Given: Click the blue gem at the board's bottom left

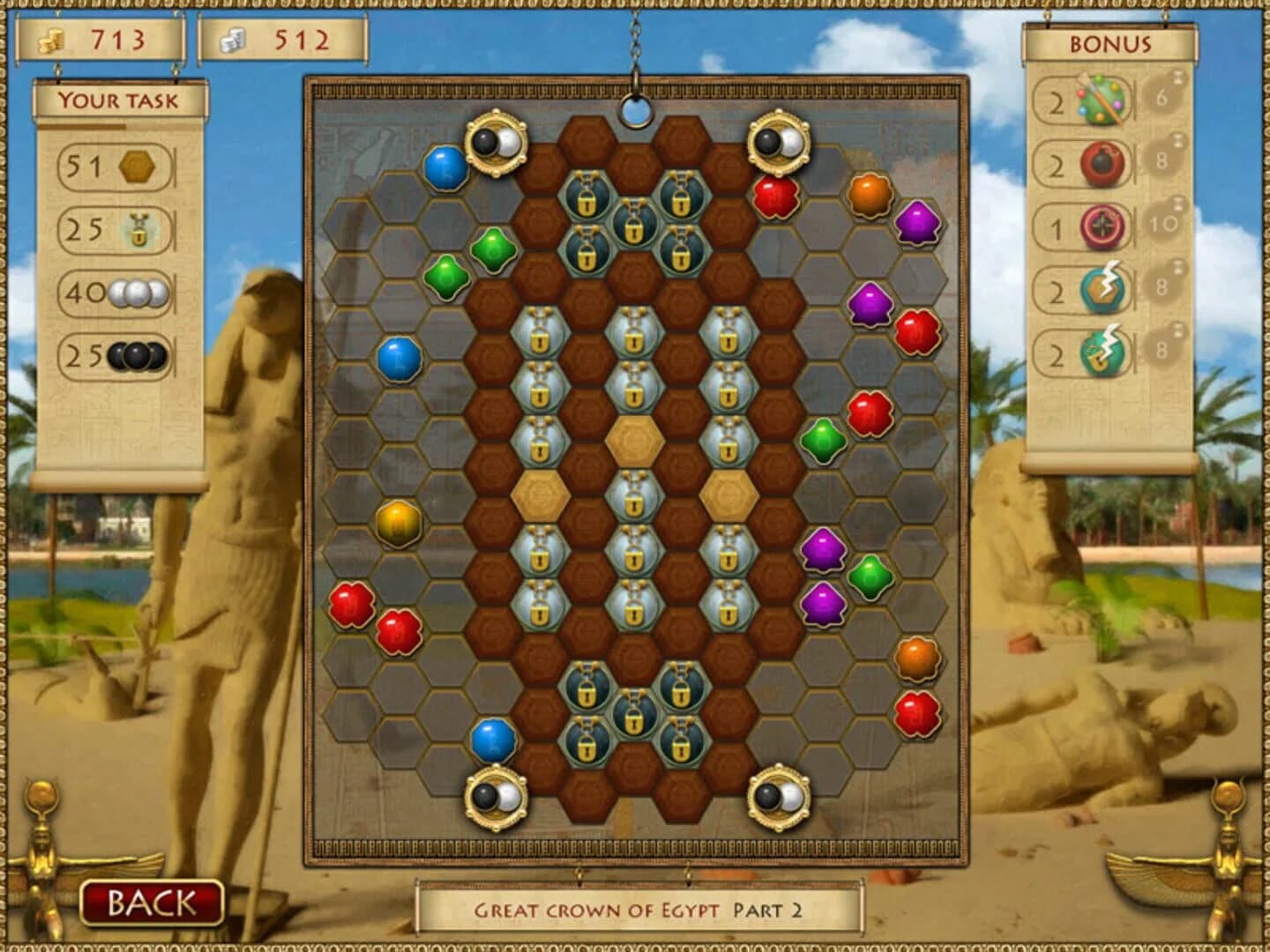Looking at the screenshot, I should tap(494, 740).
